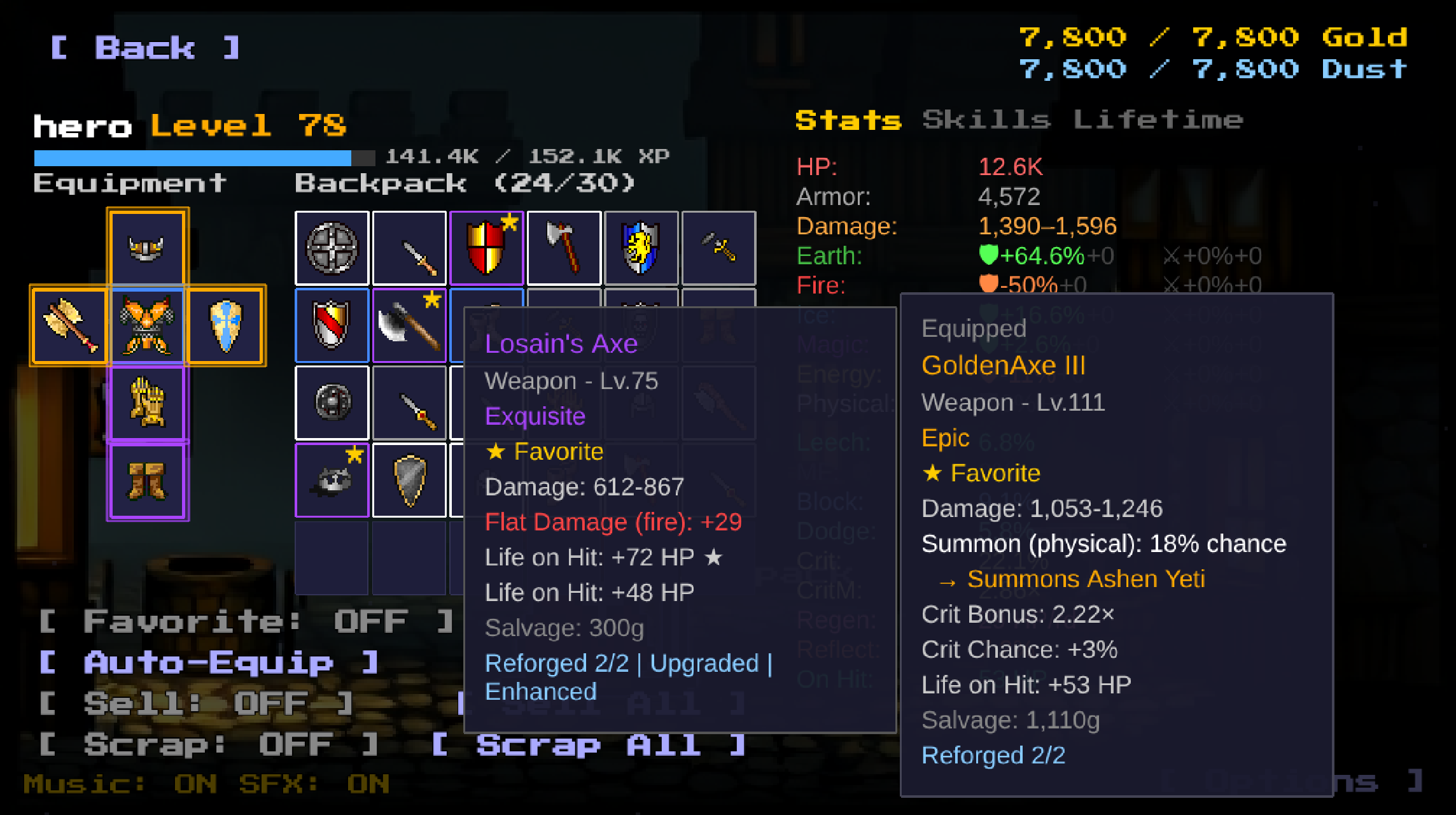
Task: Select the starred red-and-gold shield in the backpack
Action: click(486, 248)
